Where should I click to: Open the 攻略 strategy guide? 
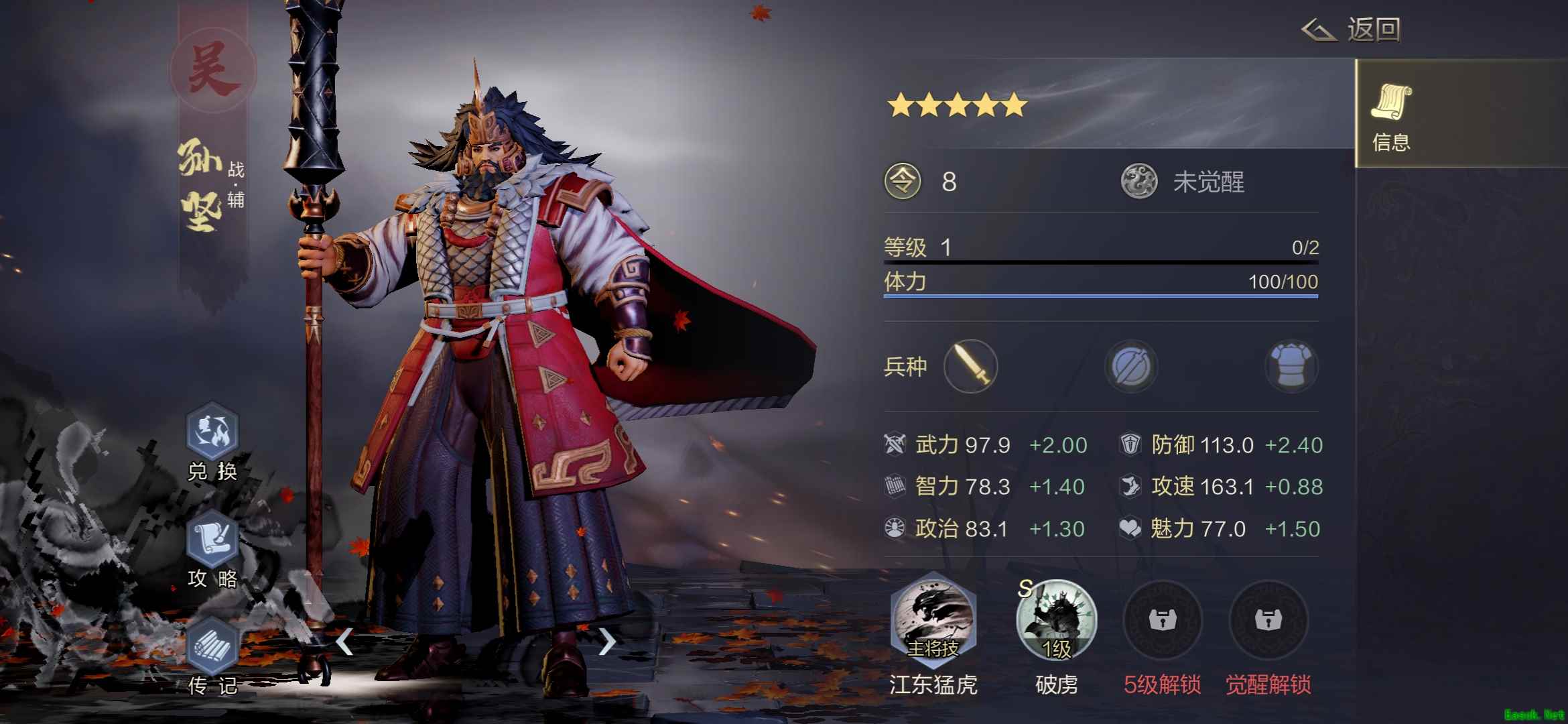click(x=212, y=538)
